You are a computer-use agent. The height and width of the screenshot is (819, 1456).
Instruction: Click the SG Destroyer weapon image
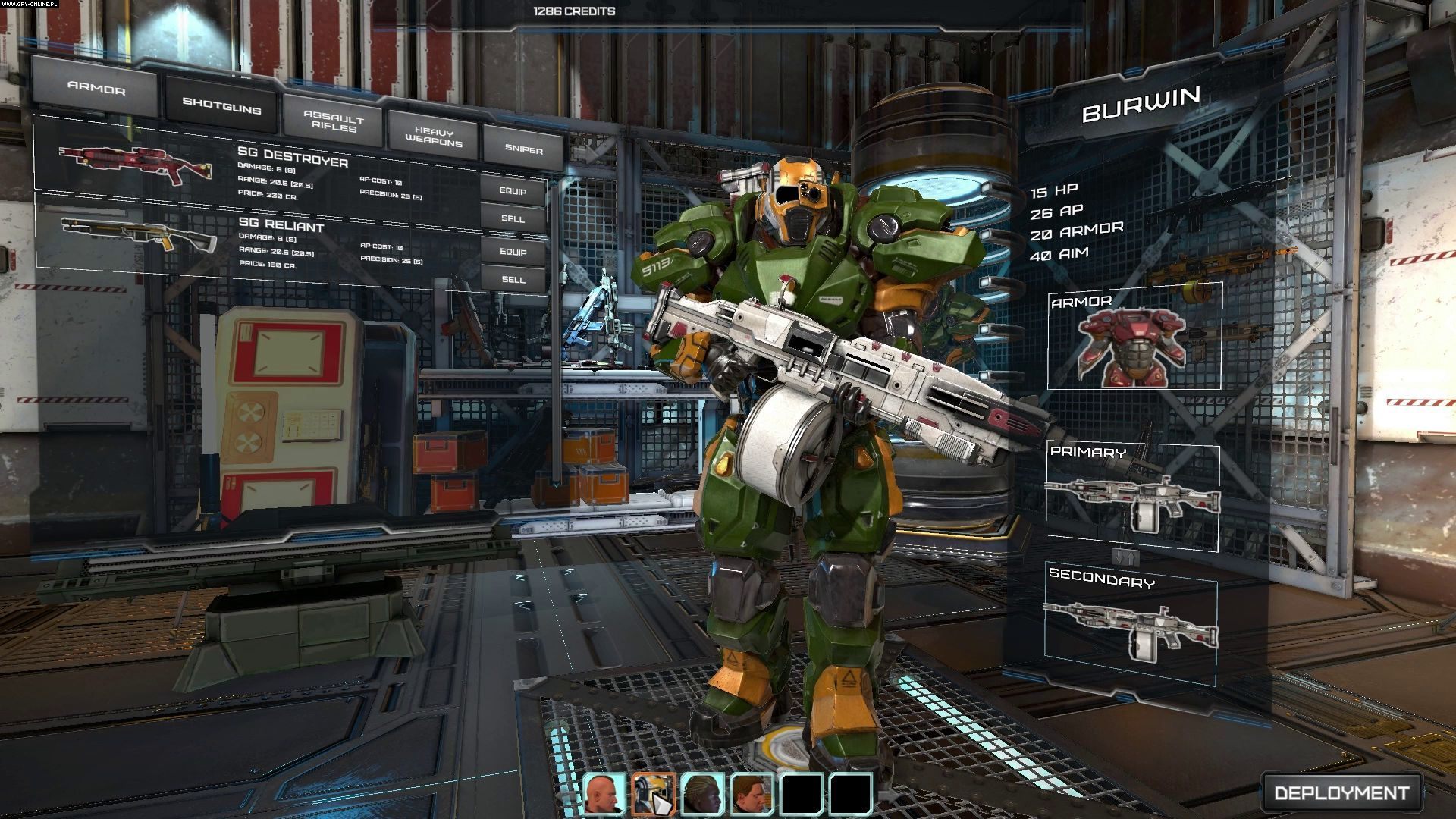click(x=125, y=163)
